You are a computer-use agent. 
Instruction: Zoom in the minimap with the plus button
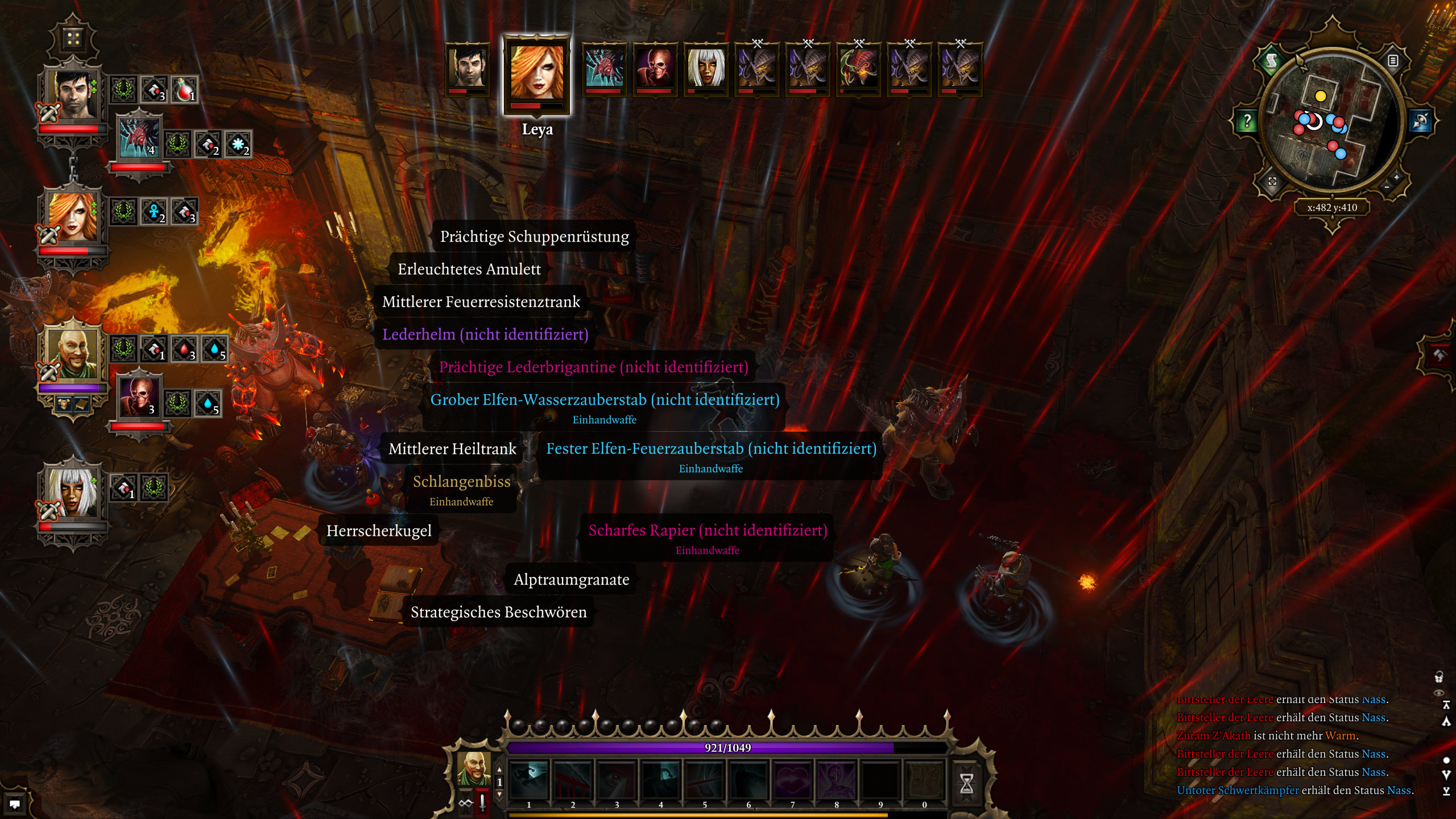[1396, 177]
